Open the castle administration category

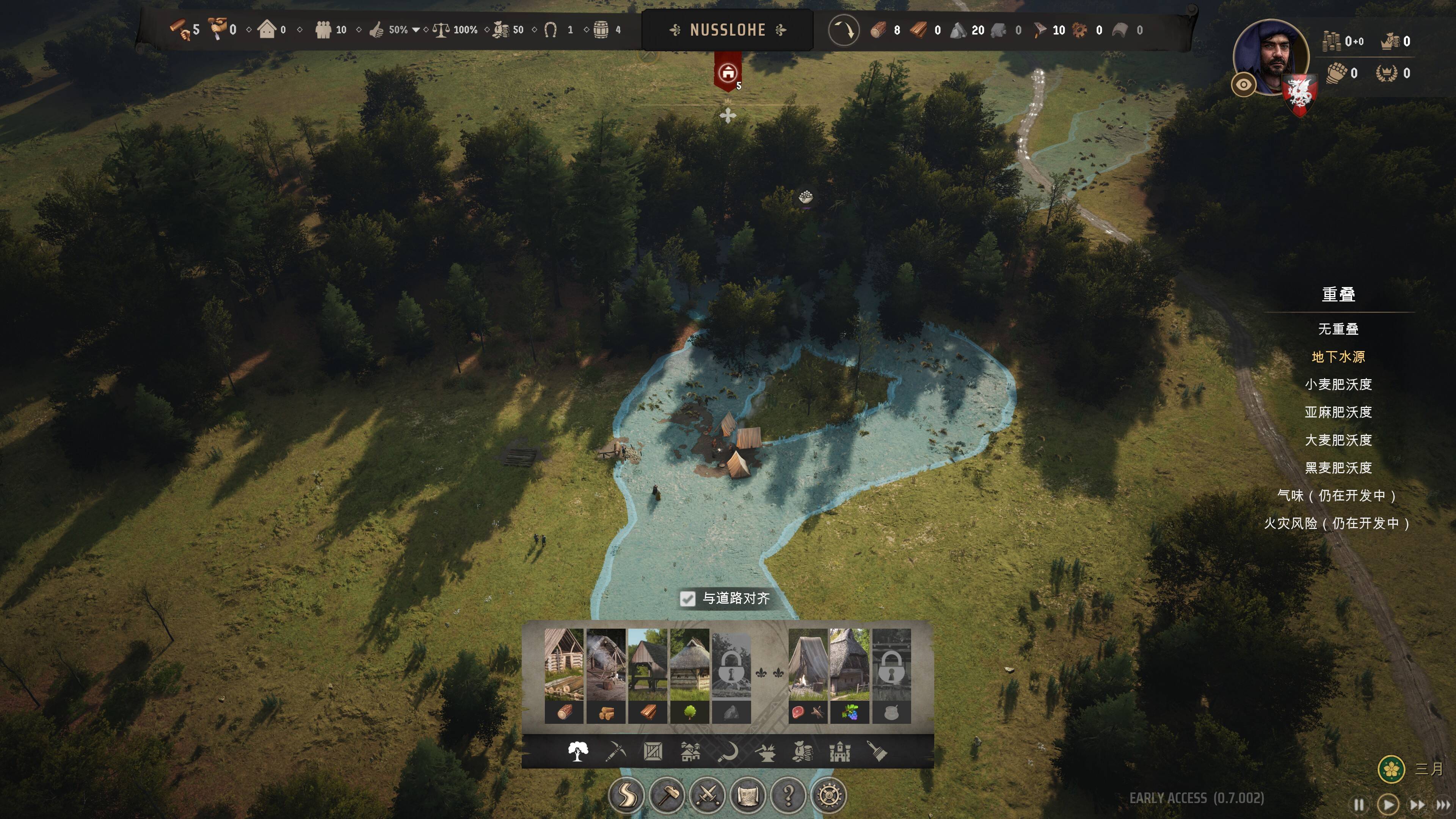[x=840, y=752]
